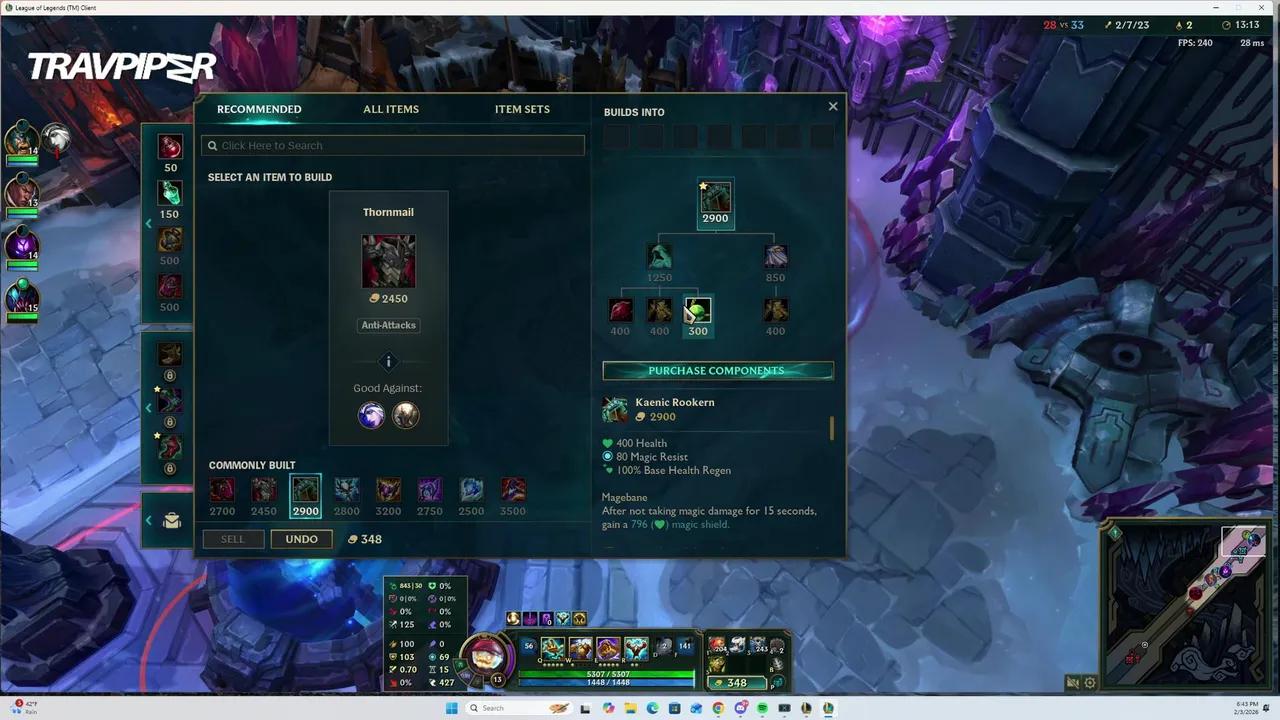The image size is (1280, 720).
Task: Collapse the bottom shop sidebar chevron
Action: click(x=148, y=520)
